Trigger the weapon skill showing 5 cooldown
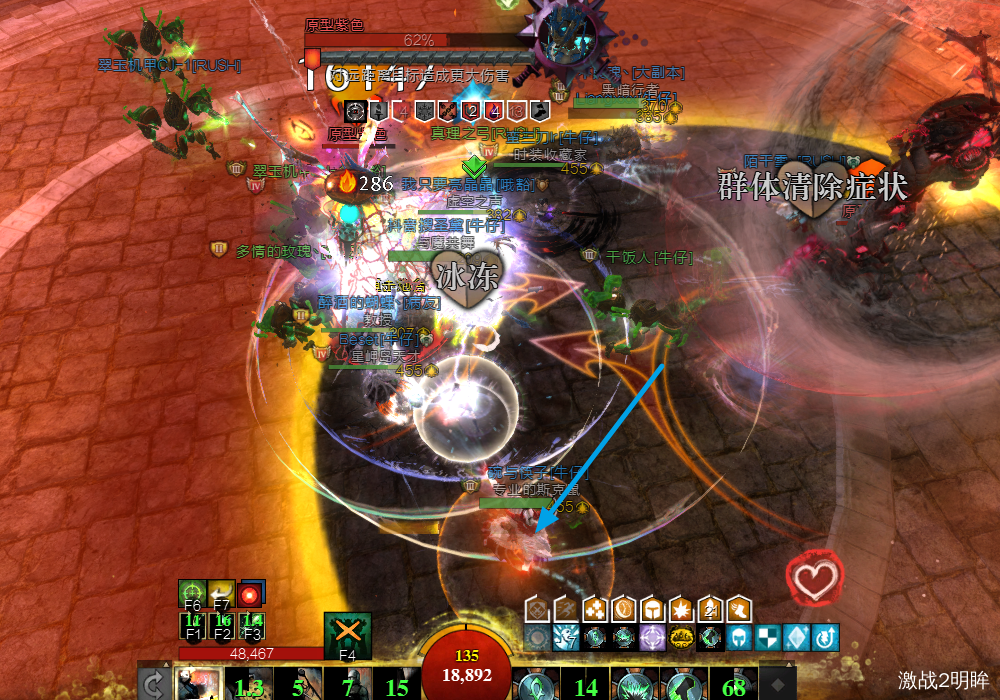This screenshot has width=1000, height=700. [x=298, y=685]
